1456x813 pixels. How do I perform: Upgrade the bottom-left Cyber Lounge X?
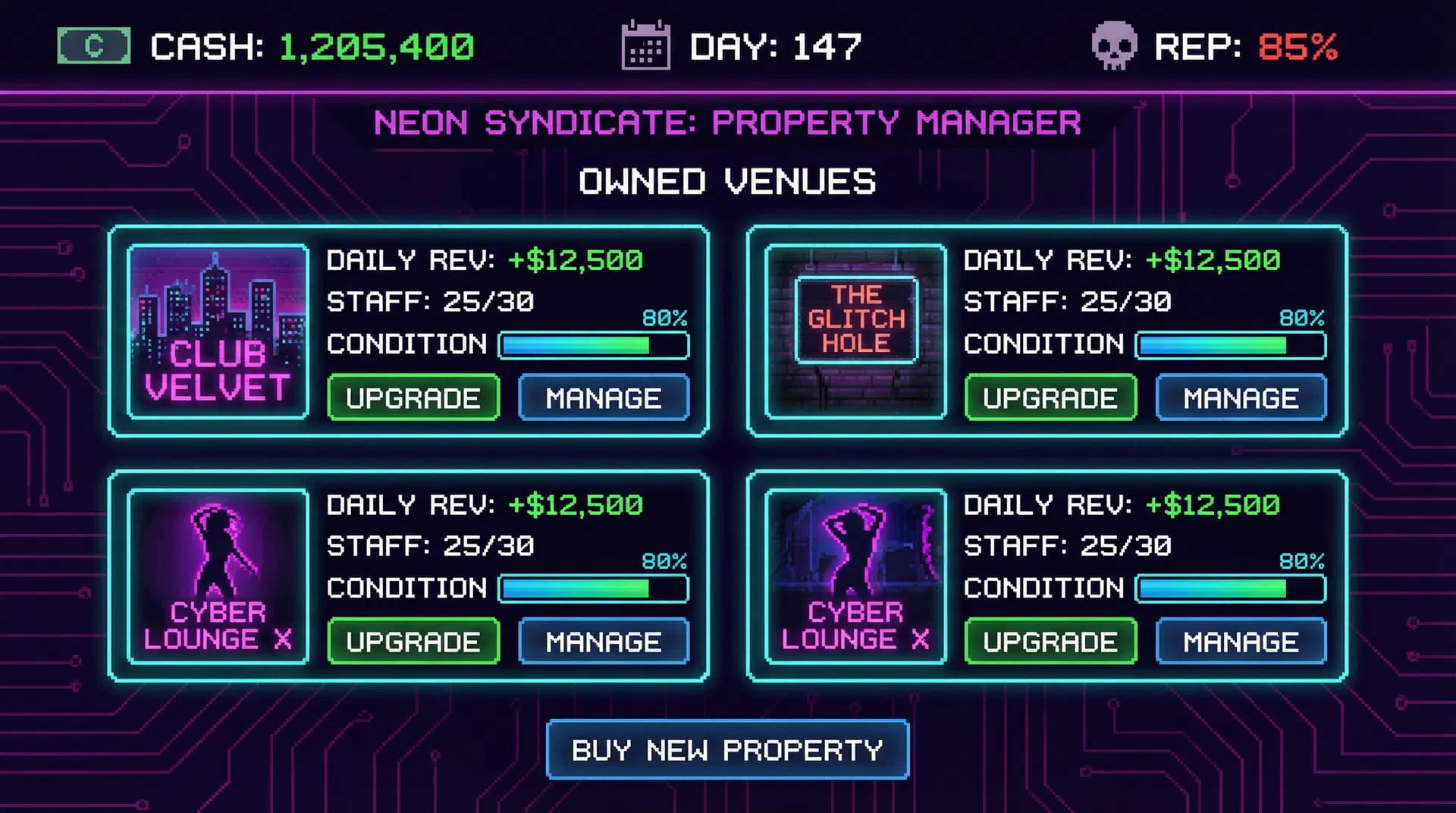click(x=413, y=641)
